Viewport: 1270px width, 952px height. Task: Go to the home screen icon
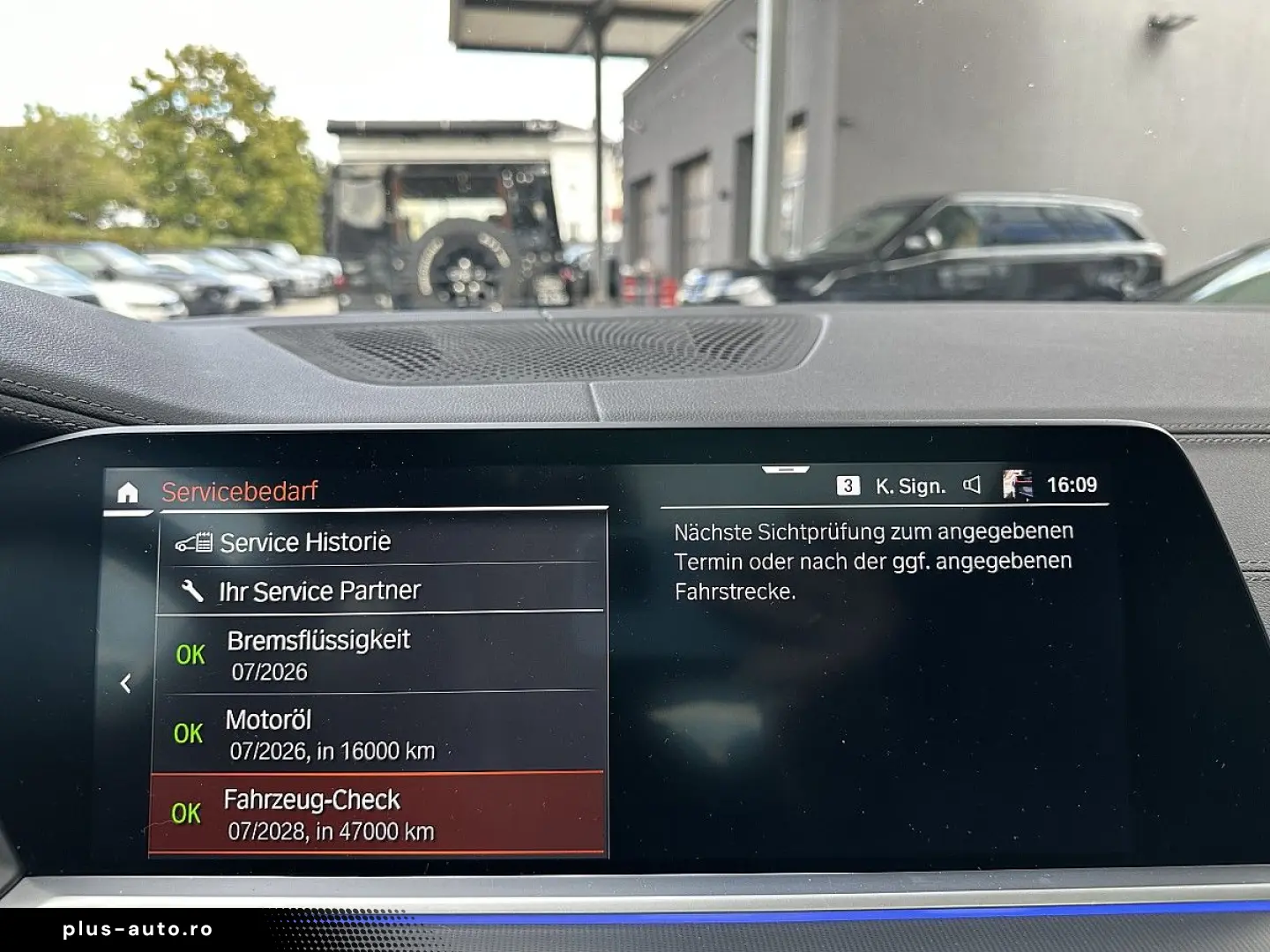coord(128,493)
